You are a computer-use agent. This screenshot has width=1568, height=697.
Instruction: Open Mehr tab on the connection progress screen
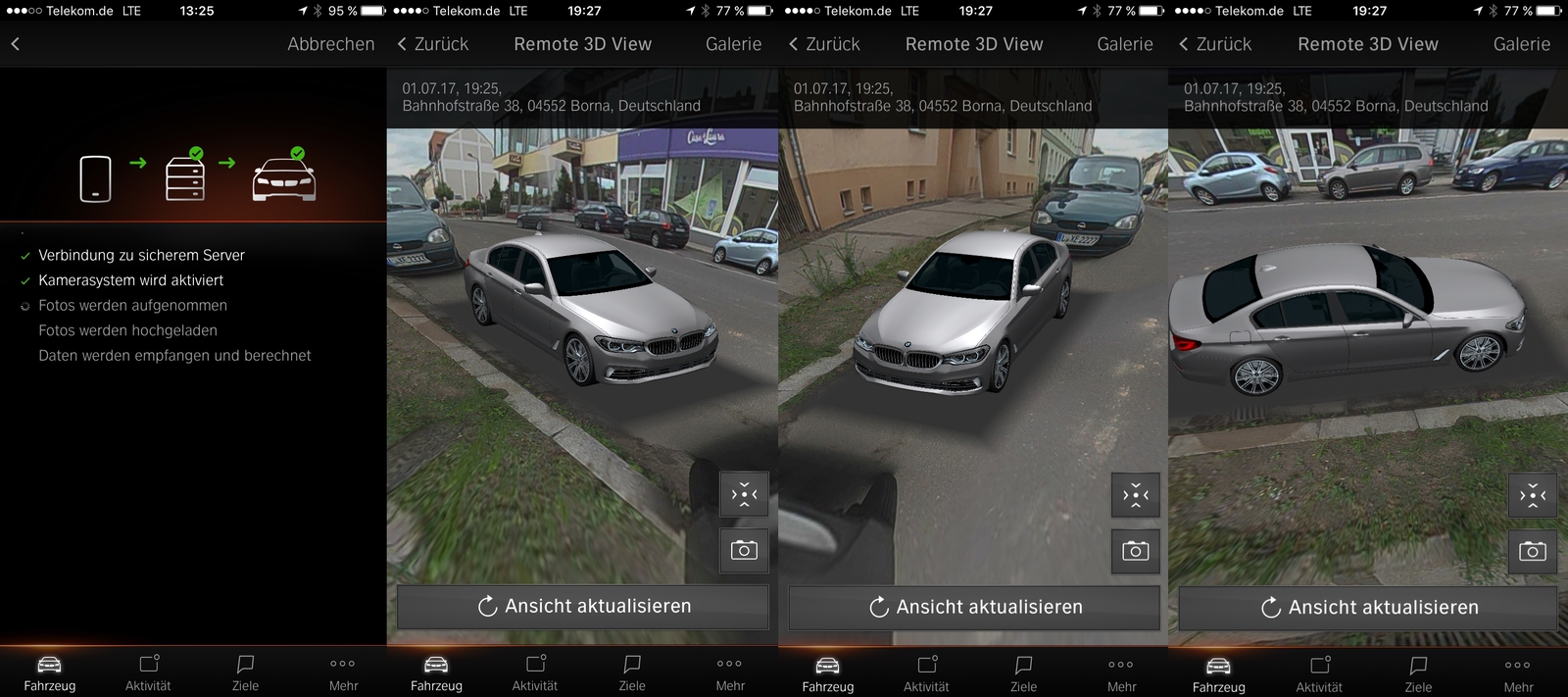pyautogui.click(x=343, y=672)
